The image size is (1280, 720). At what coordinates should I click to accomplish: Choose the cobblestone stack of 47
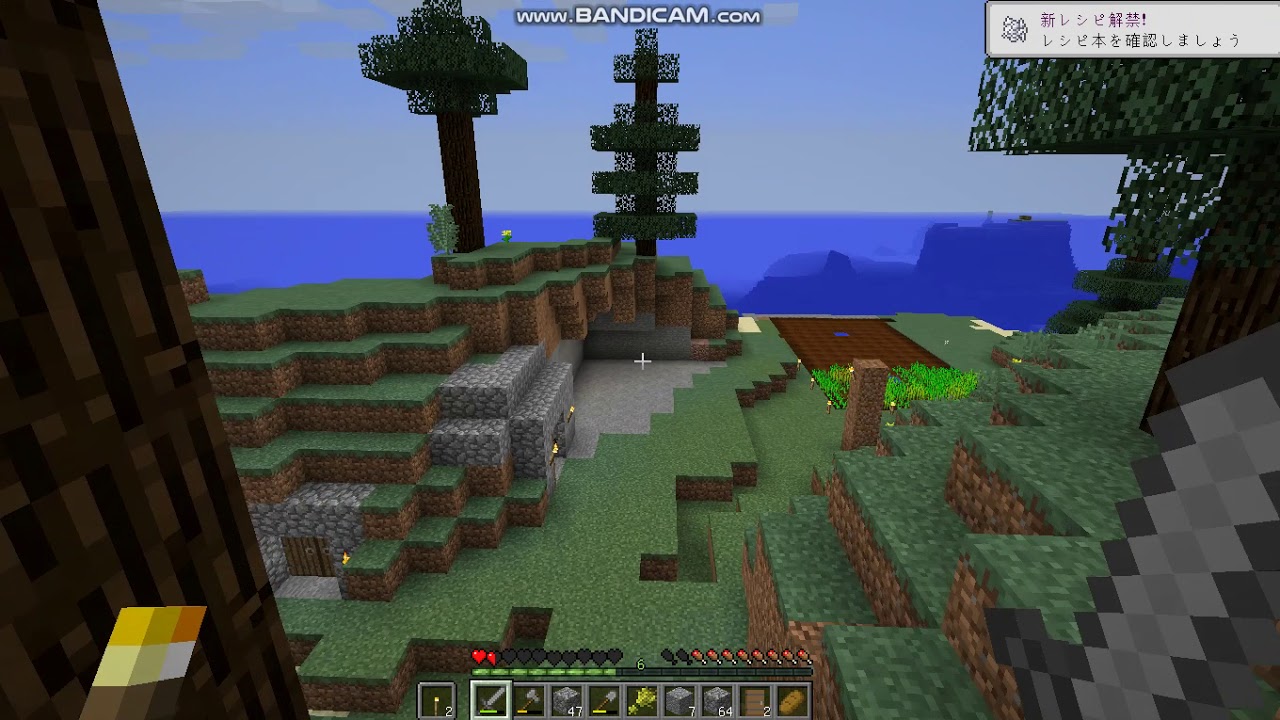566,700
